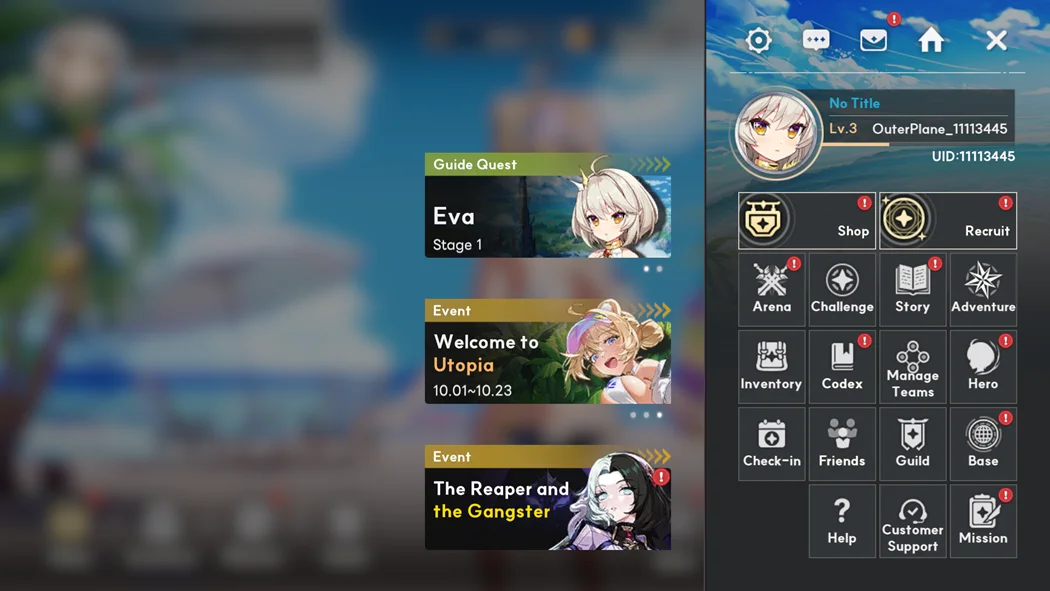
Task: Choose Manage Teams
Action: (x=913, y=366)
